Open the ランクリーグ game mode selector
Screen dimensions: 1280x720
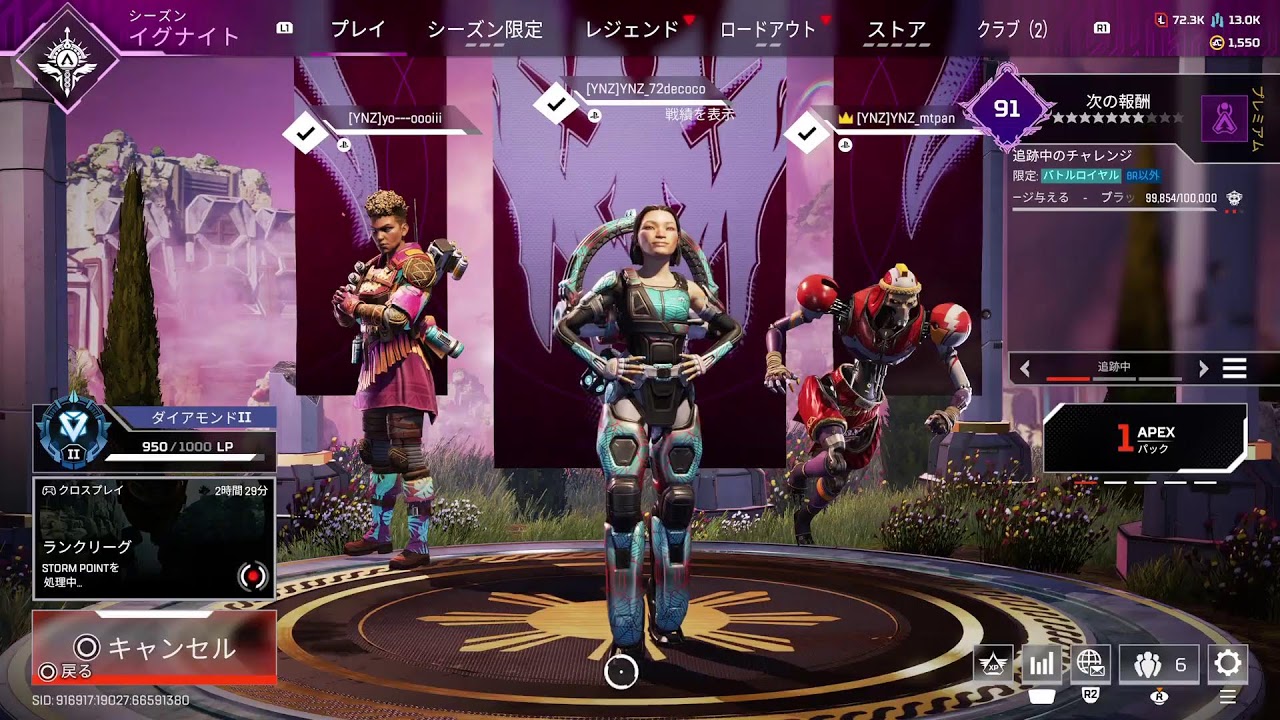pyautogui.click(x=155, y=538)
